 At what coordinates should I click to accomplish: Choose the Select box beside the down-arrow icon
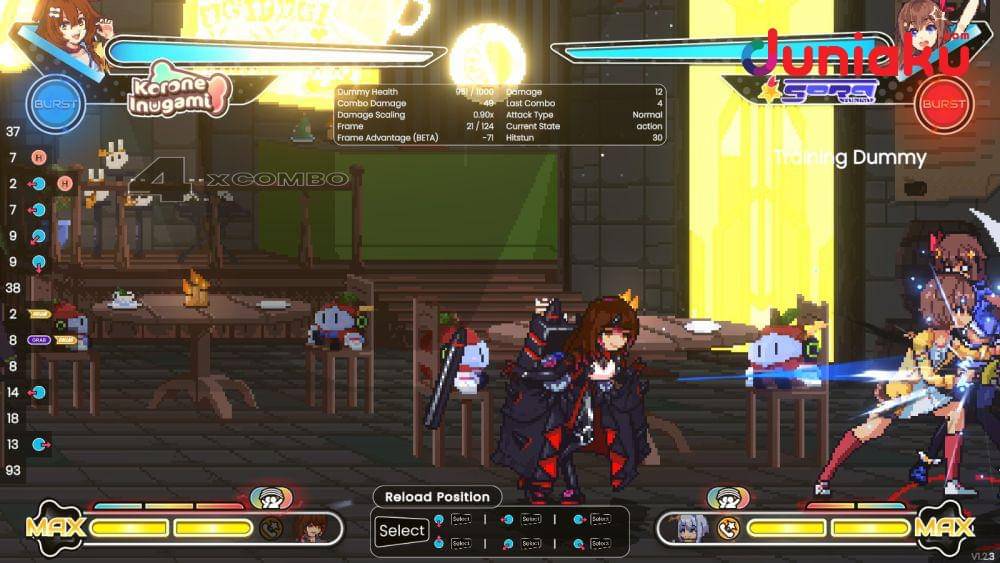pos(461,519)
